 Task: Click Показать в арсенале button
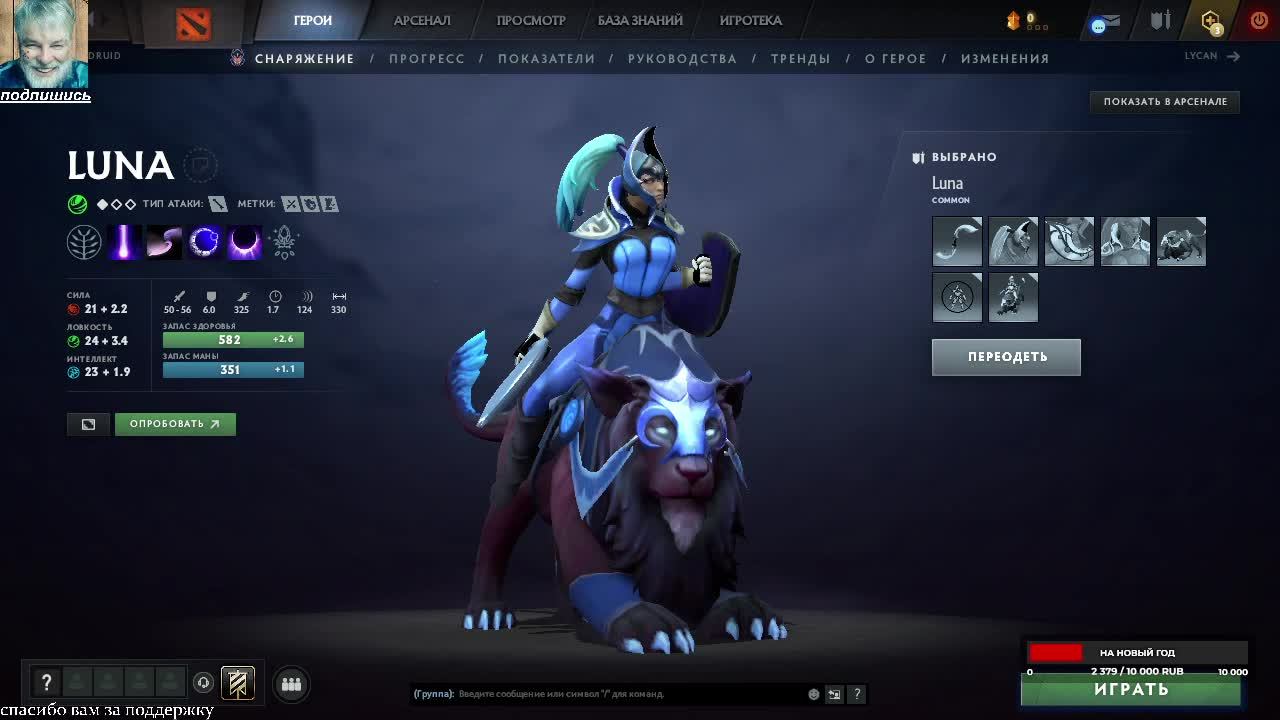[x=1165, y=102]
